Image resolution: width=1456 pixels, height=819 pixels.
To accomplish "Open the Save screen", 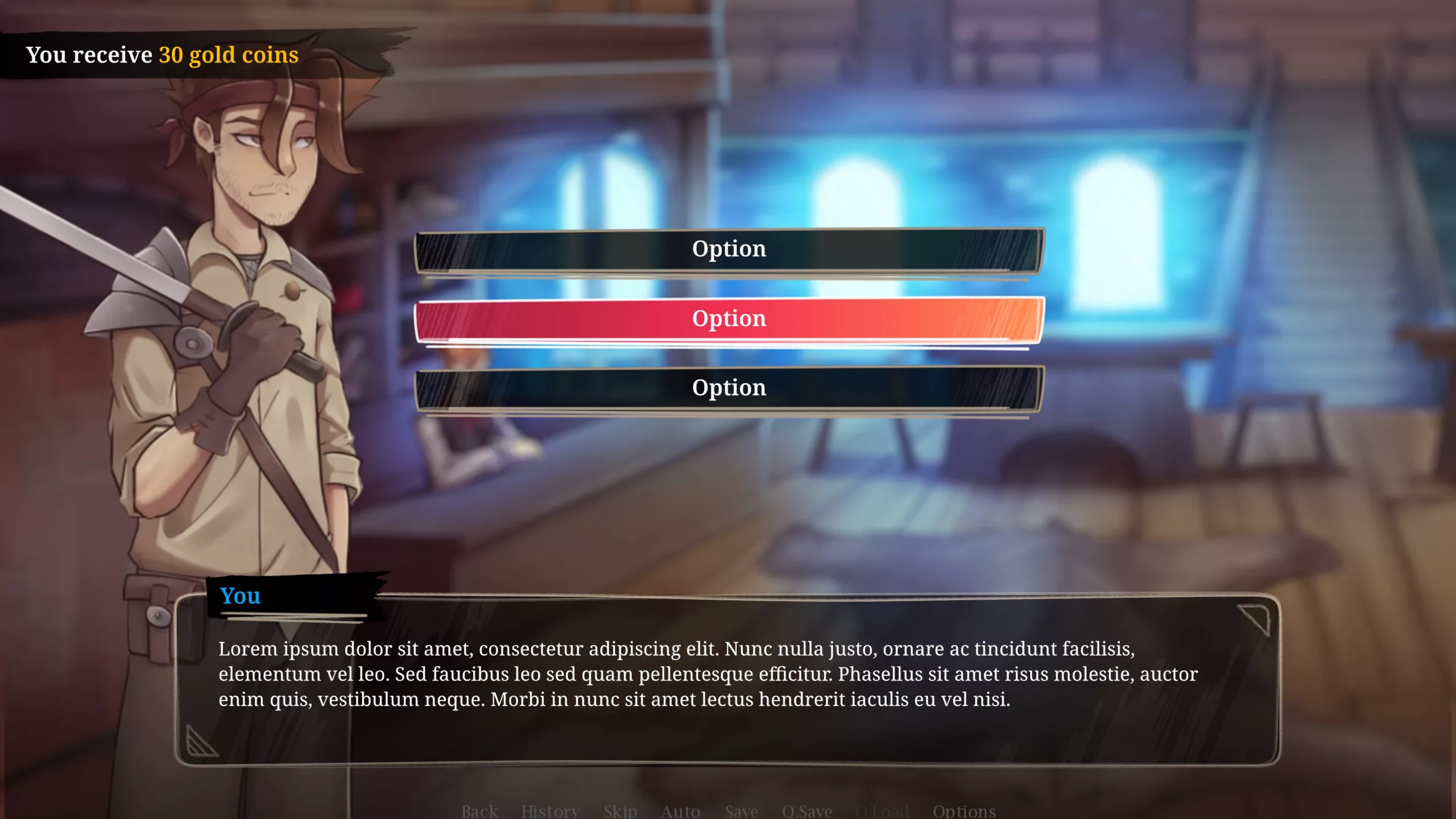I will click(741, 810).
